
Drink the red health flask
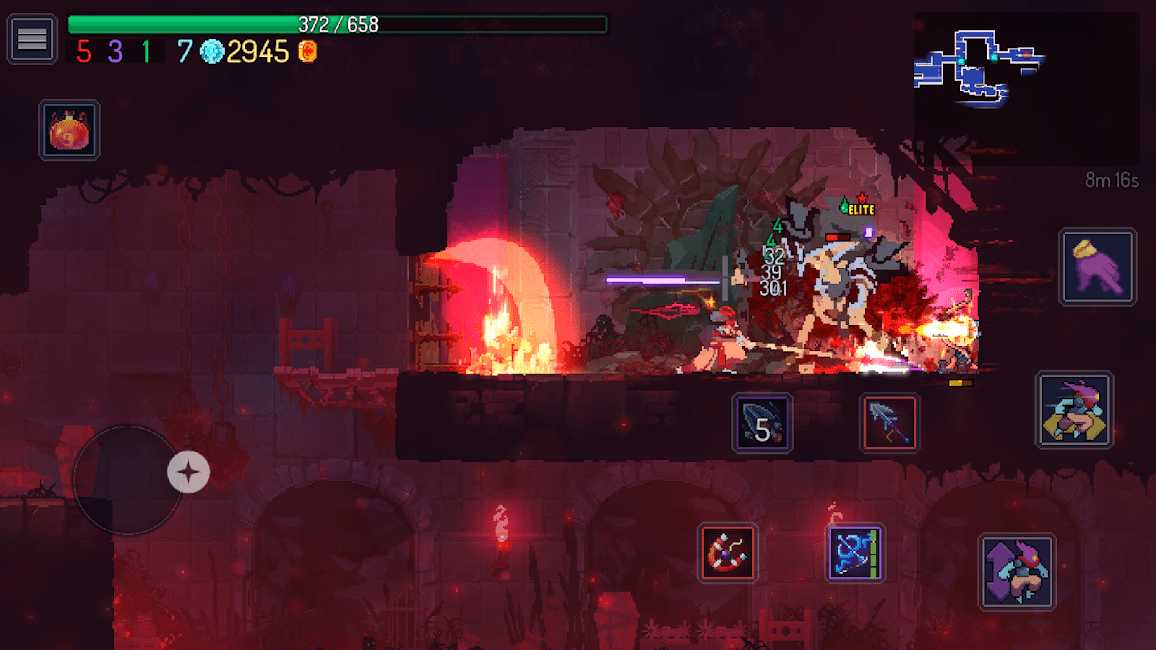click(69, 130)
